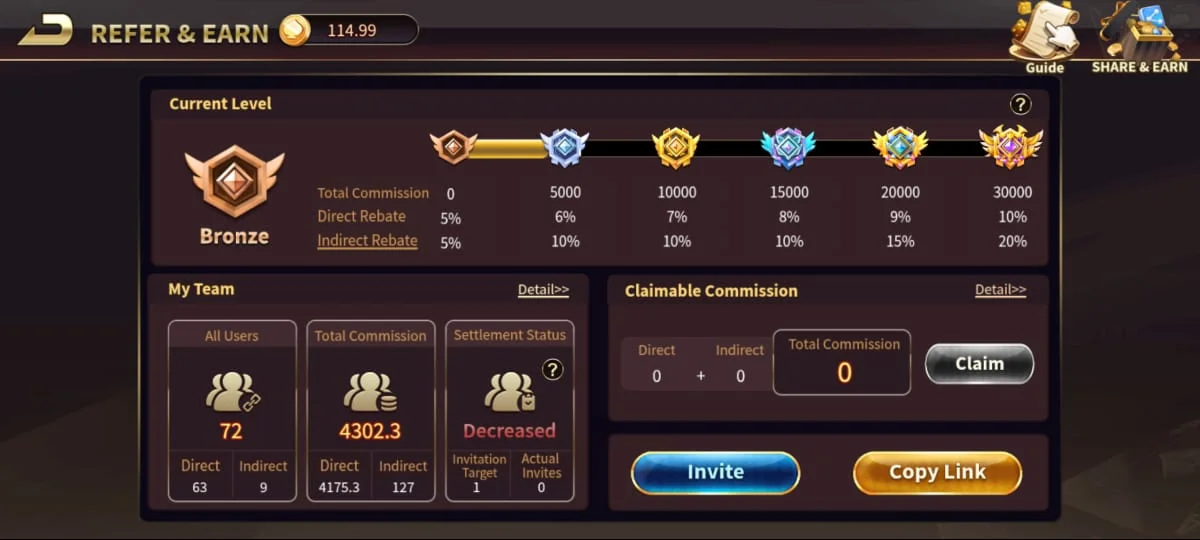This screenshot has height=540, width=1200.
Task: Copy the referral link
Action: click(937, 472)
